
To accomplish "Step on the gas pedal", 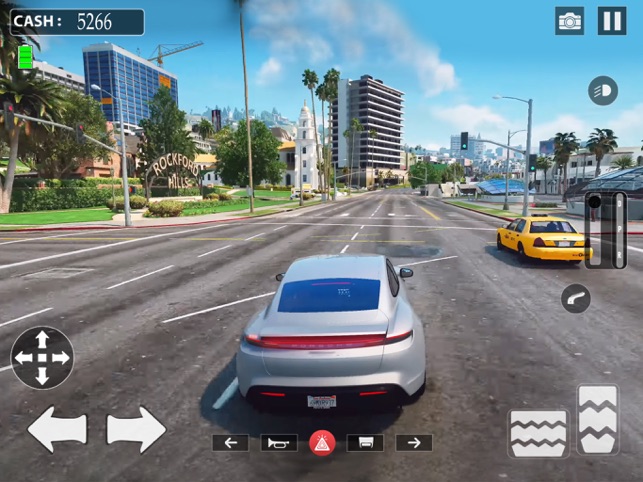I will [x=598, y=420].
